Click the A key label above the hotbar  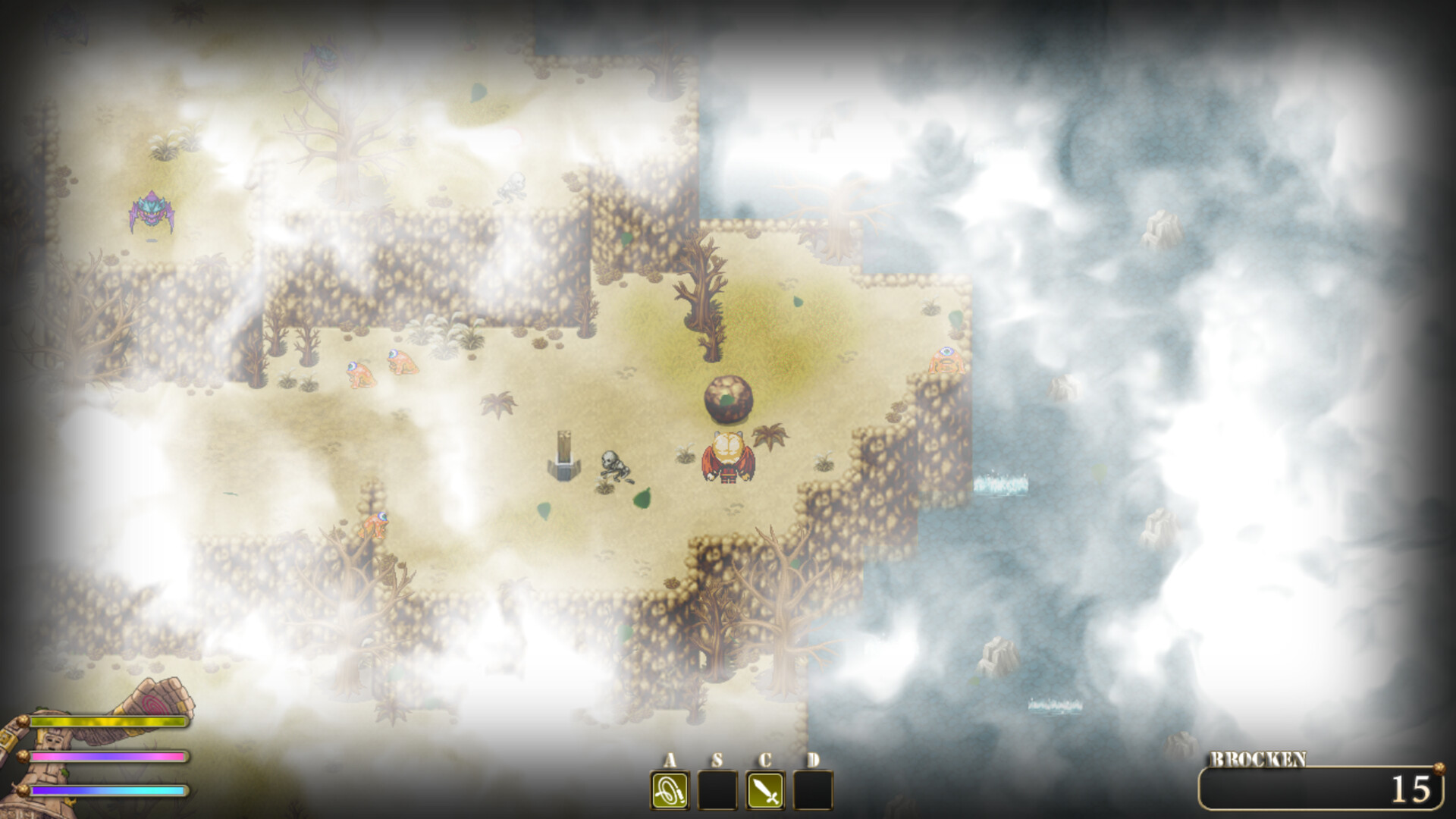pyautogui.click(x=670, y=758)
